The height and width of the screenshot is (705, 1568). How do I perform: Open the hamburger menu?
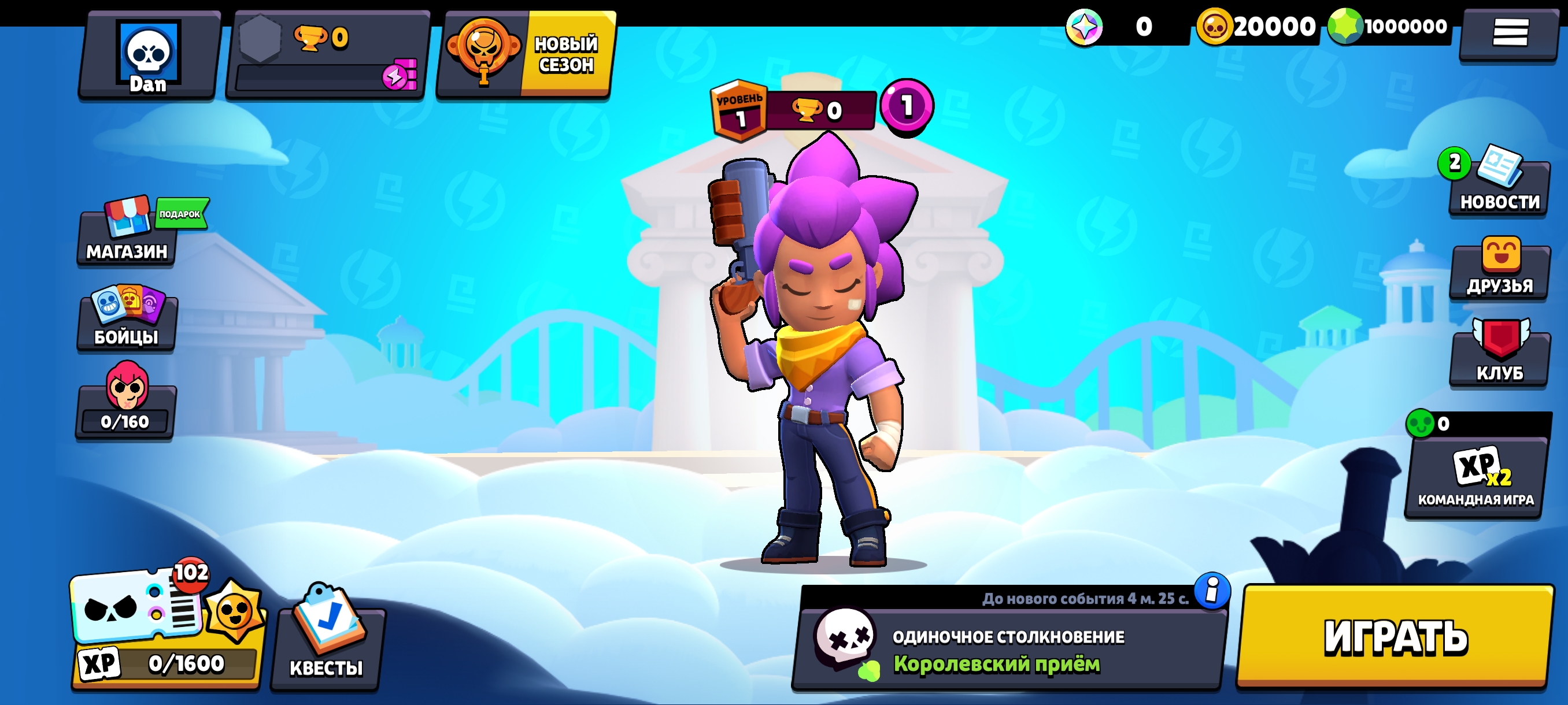(x=1510, y=32)
